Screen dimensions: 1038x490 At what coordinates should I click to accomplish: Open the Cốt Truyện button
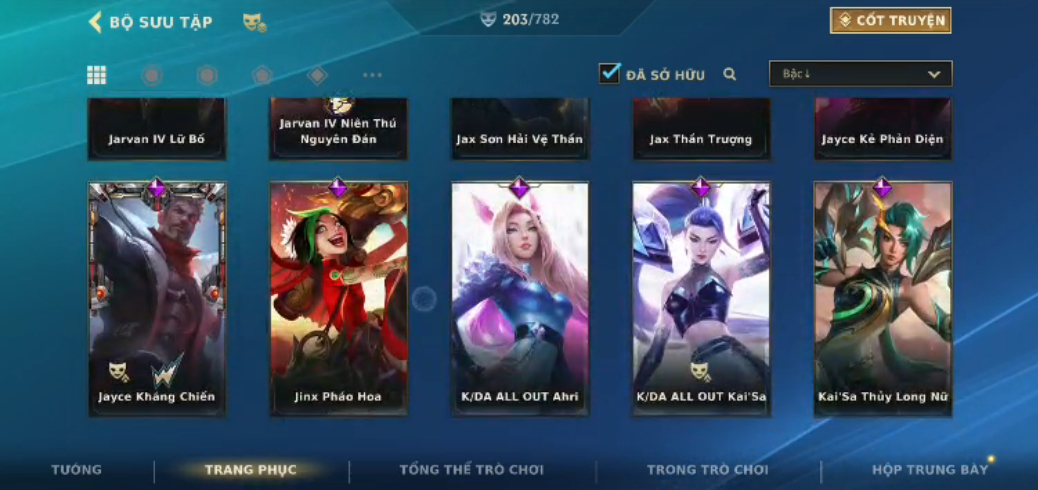click(x=890, y=21)
